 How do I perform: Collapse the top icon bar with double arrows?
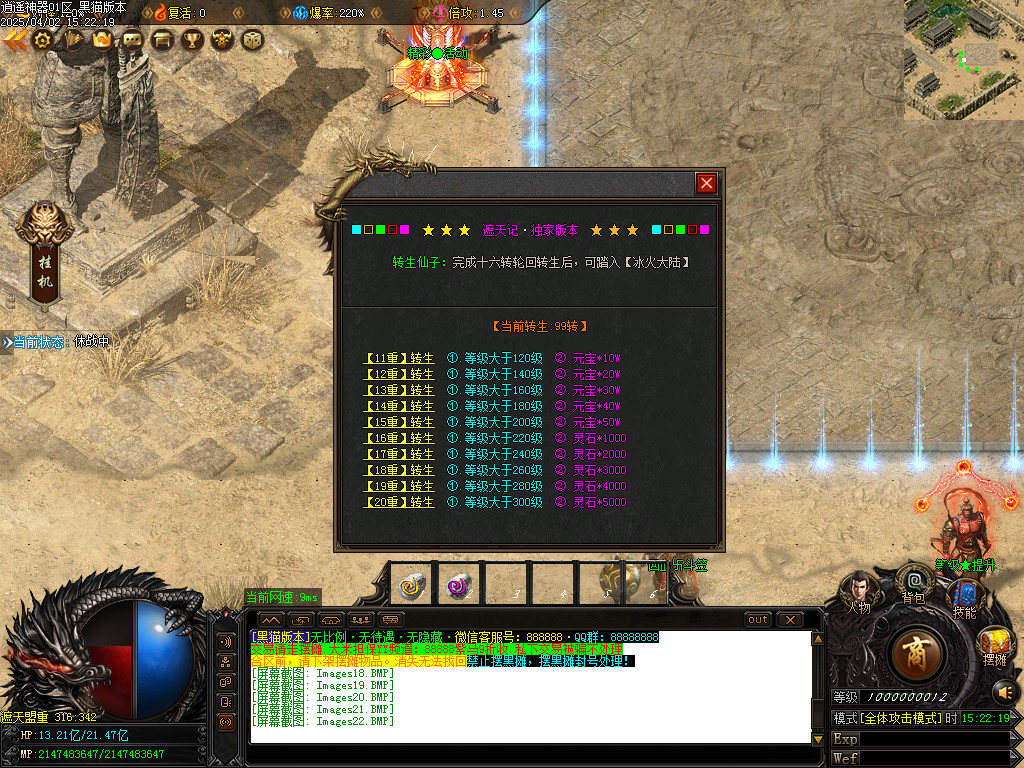click(14, 40)
